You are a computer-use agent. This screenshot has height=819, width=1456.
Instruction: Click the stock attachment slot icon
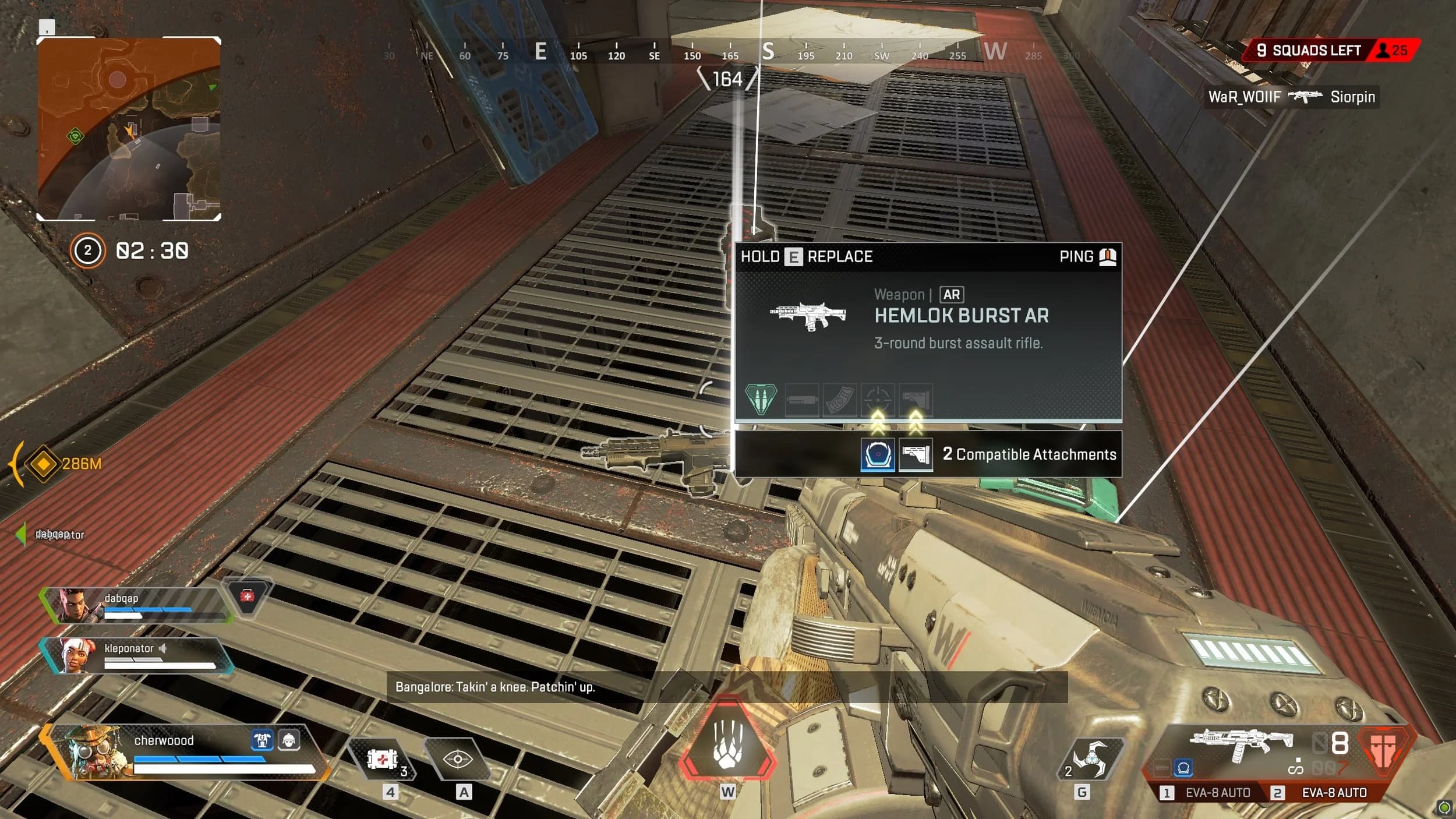916,398
